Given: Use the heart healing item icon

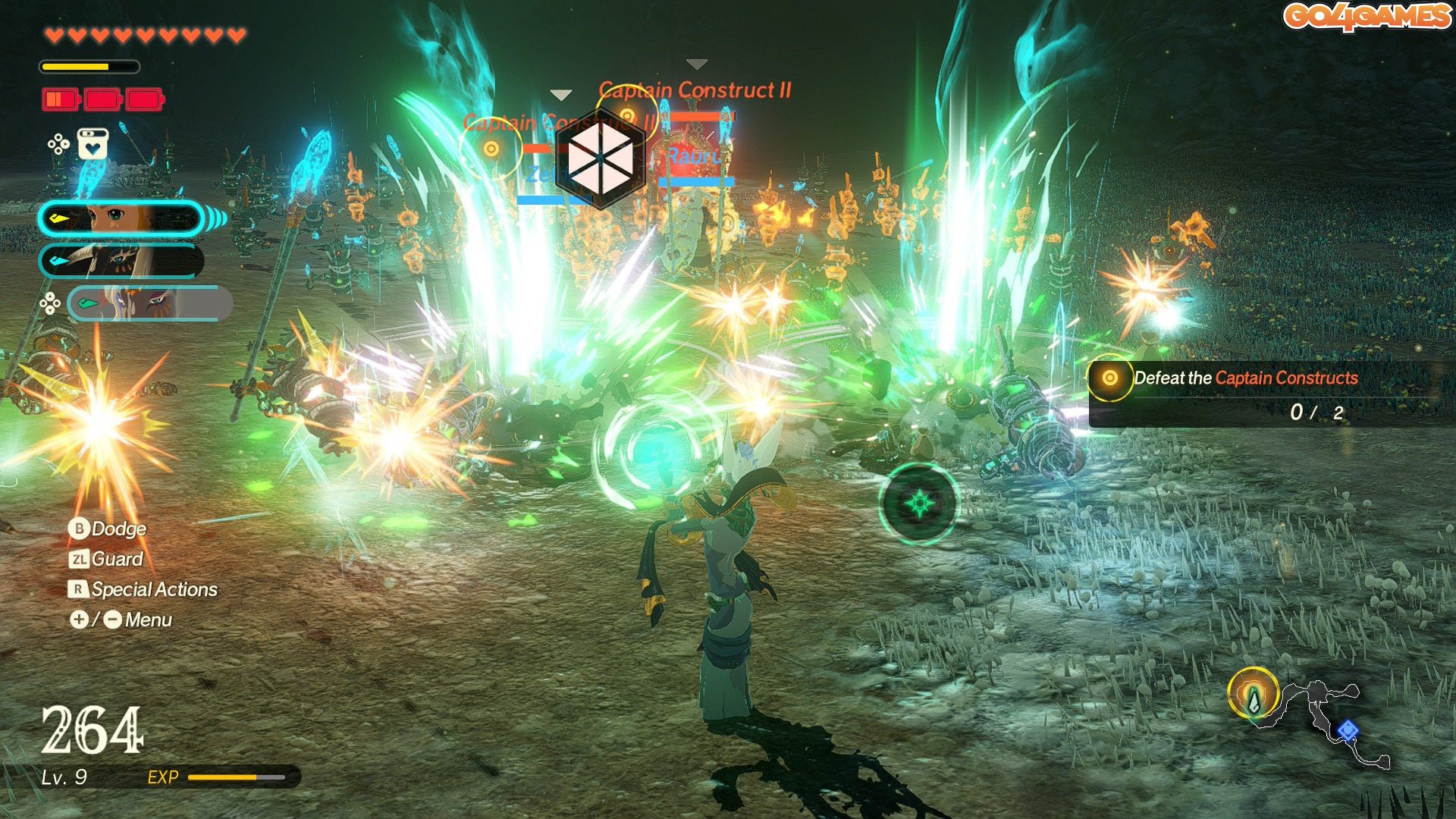Looking at the screenshot, I should click(x=93, y=144).
